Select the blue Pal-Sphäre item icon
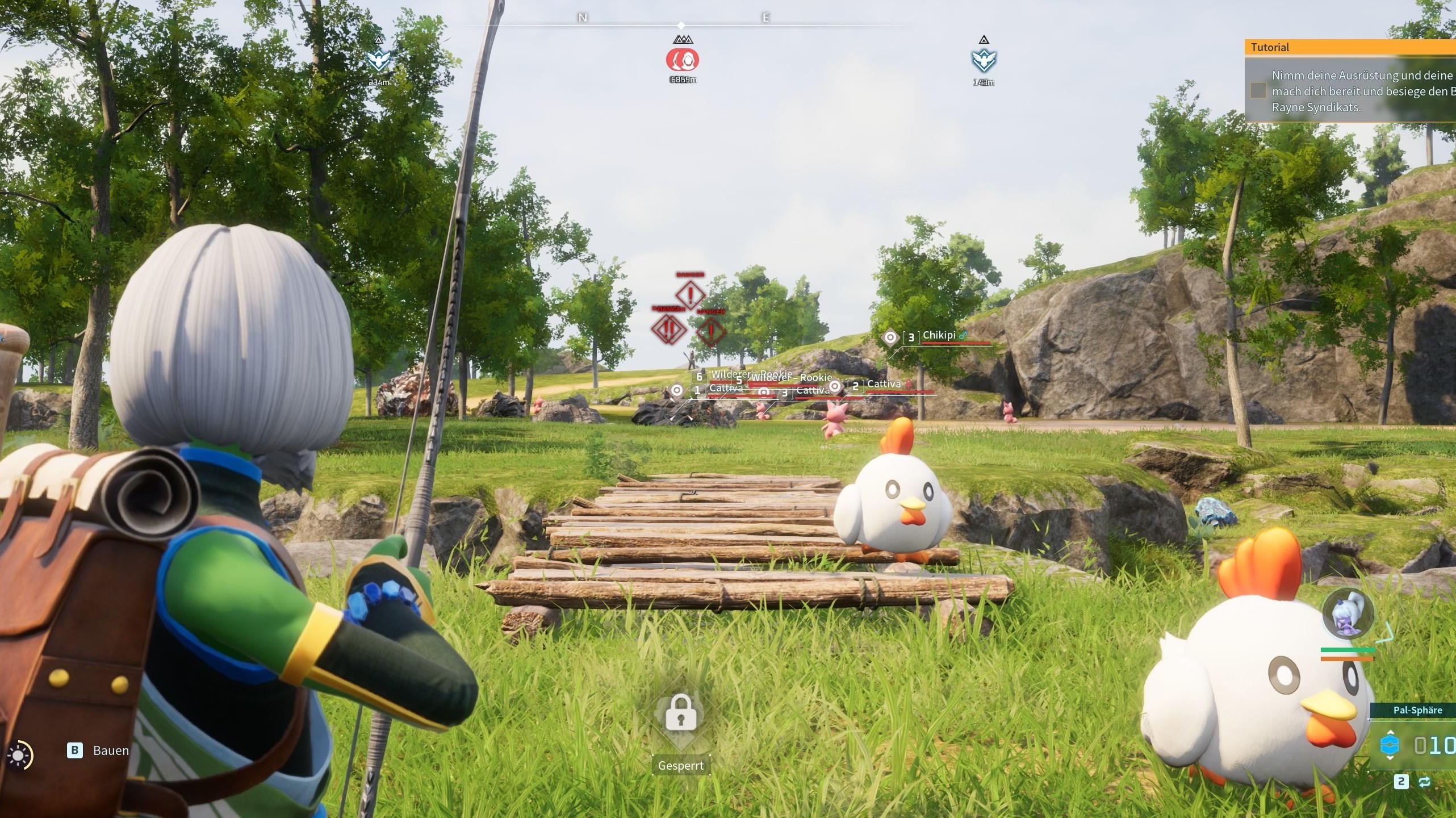This screenshot has height=818, width=1456. click(x=1389, y=744)
